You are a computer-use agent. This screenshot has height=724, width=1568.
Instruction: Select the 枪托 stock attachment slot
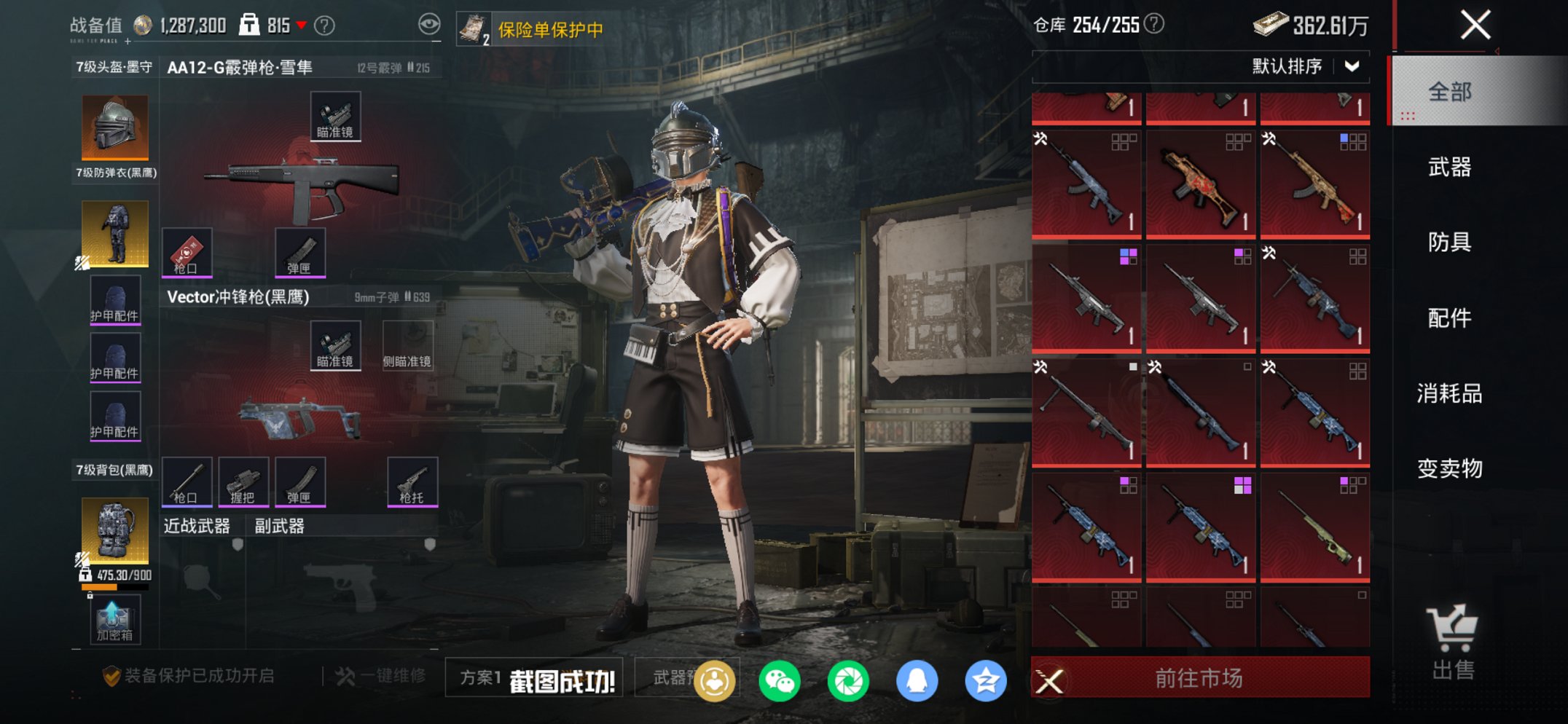pyautogui.click(x=412, y=481)
